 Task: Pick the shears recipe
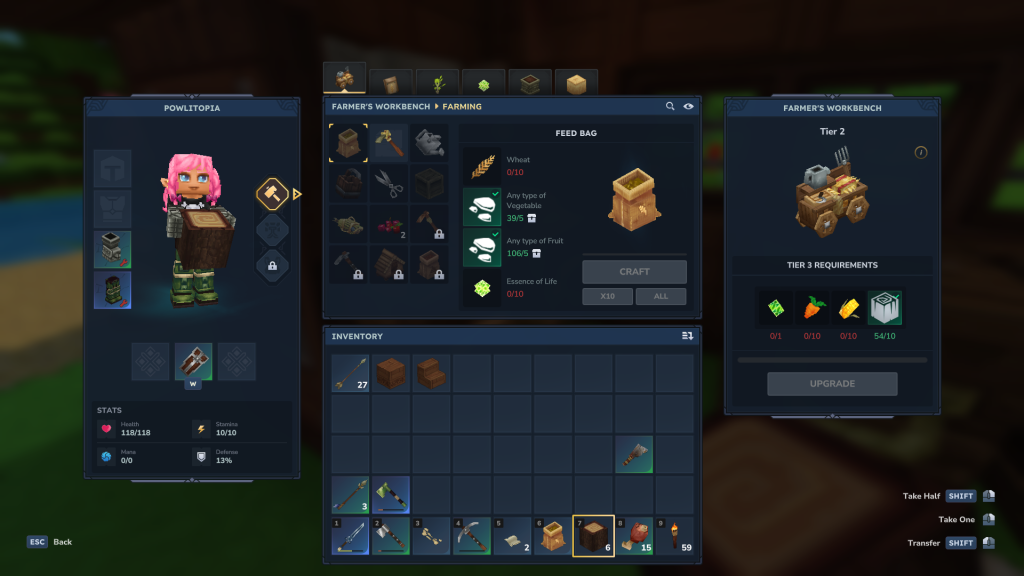click(x=389, y=183)
